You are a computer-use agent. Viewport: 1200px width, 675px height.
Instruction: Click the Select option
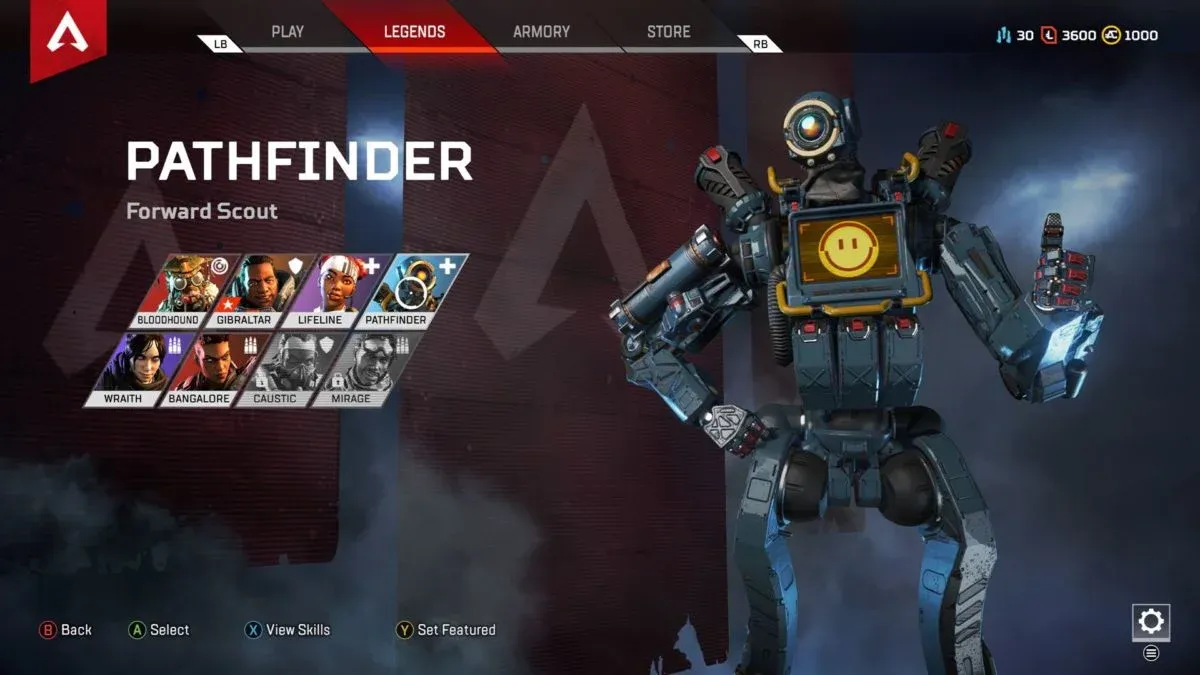[x=159, y=630]
